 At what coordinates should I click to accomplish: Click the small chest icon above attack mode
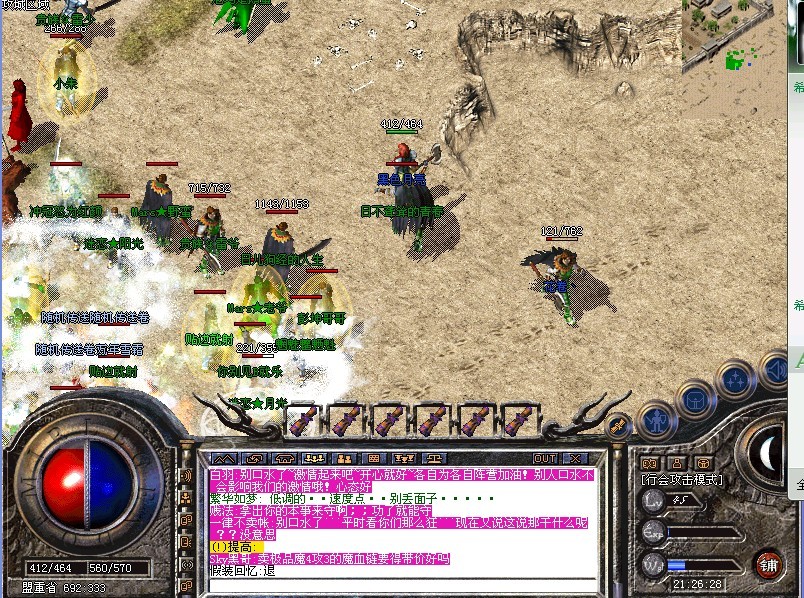point(704,463)
